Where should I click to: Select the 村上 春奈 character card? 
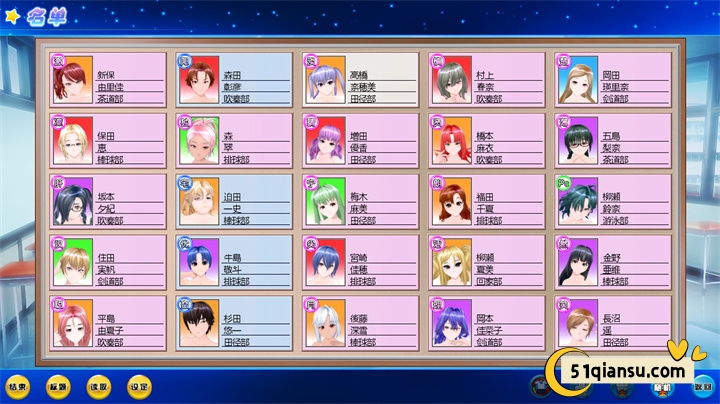tap(486, 79)
